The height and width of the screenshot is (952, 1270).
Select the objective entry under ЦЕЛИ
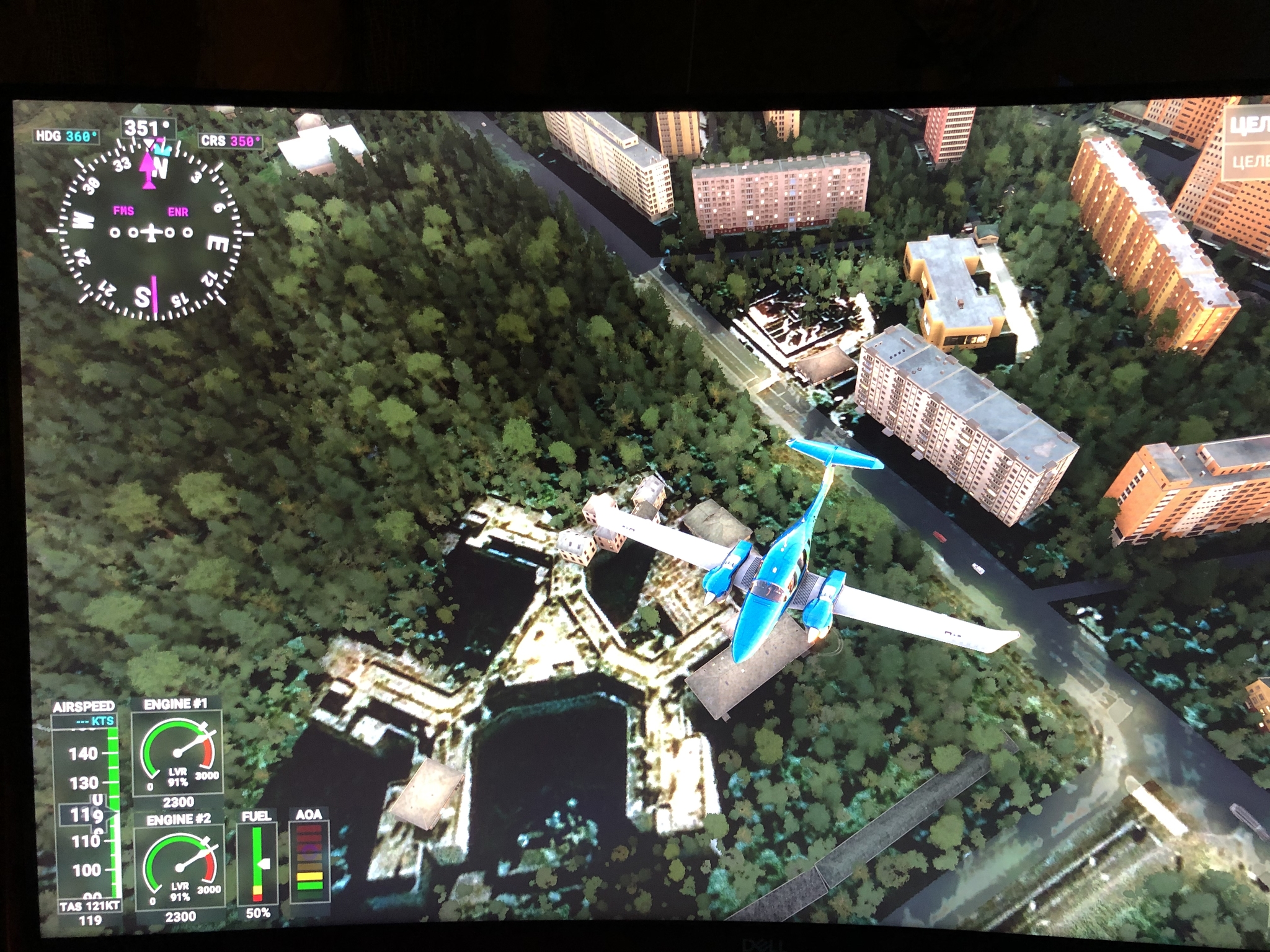pyautogui.click(x=1249, y=162)
